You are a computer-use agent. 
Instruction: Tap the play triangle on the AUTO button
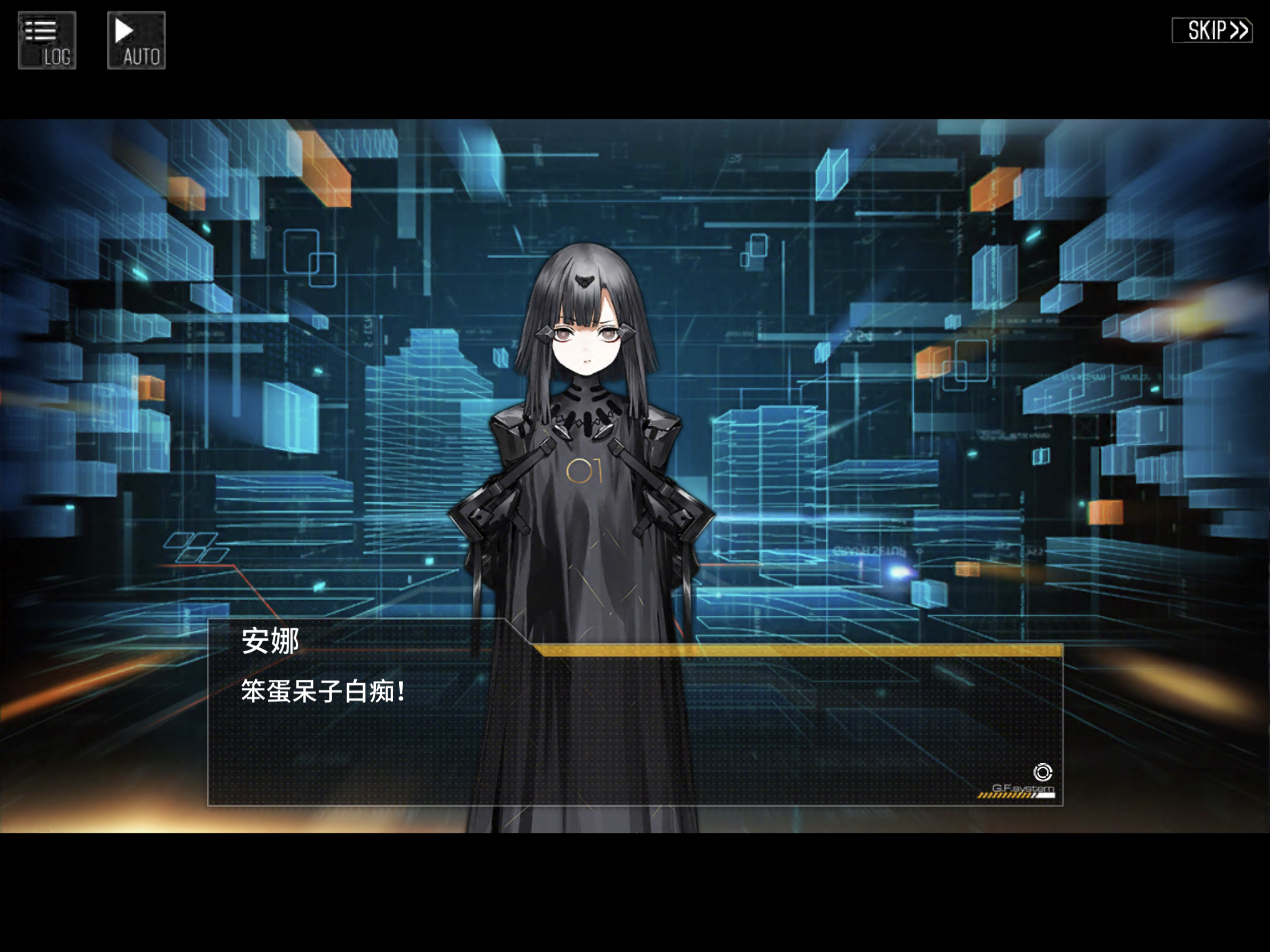[x=123, y=31]
